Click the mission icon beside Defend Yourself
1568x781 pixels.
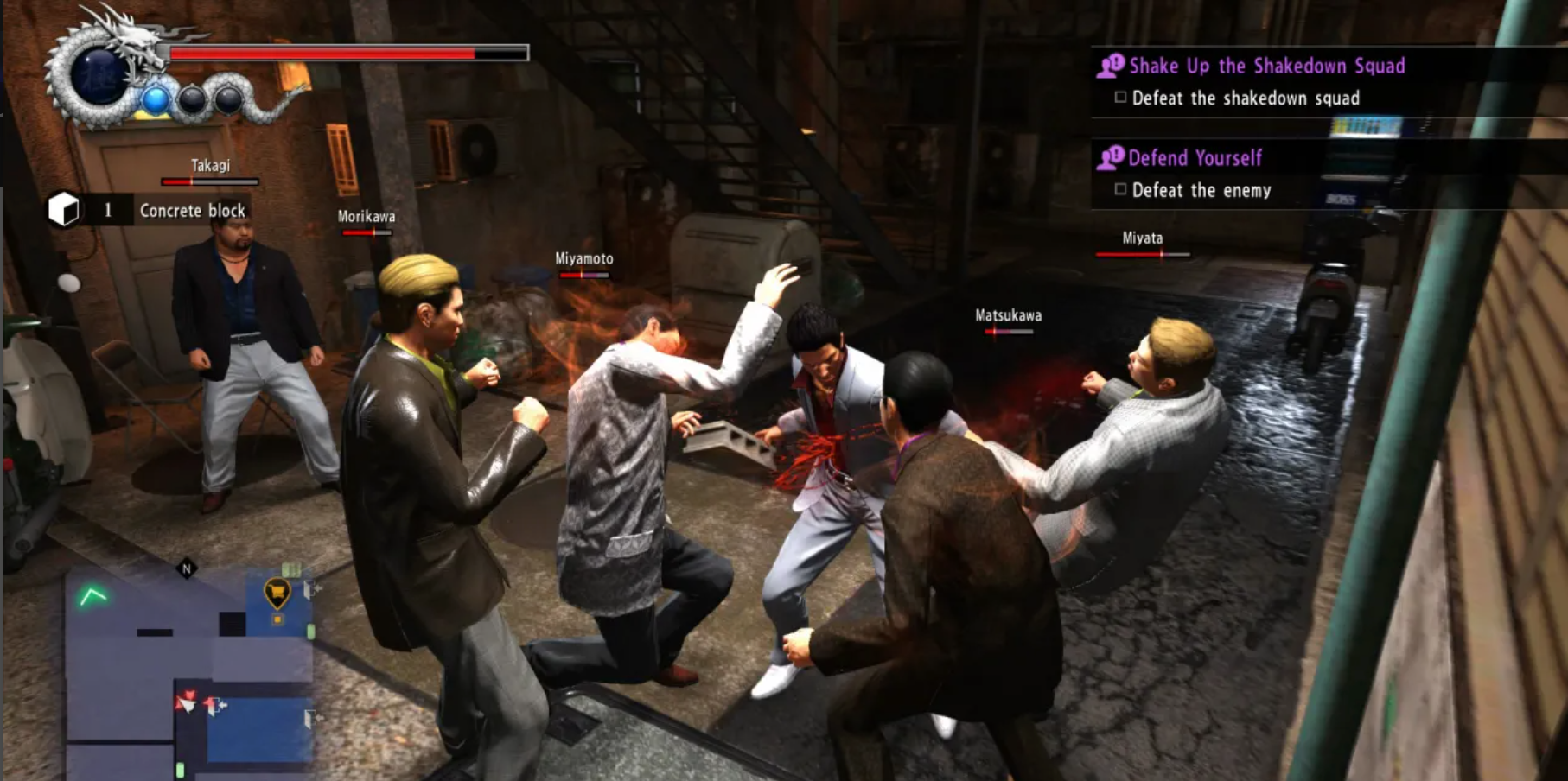pos(1110,157)
